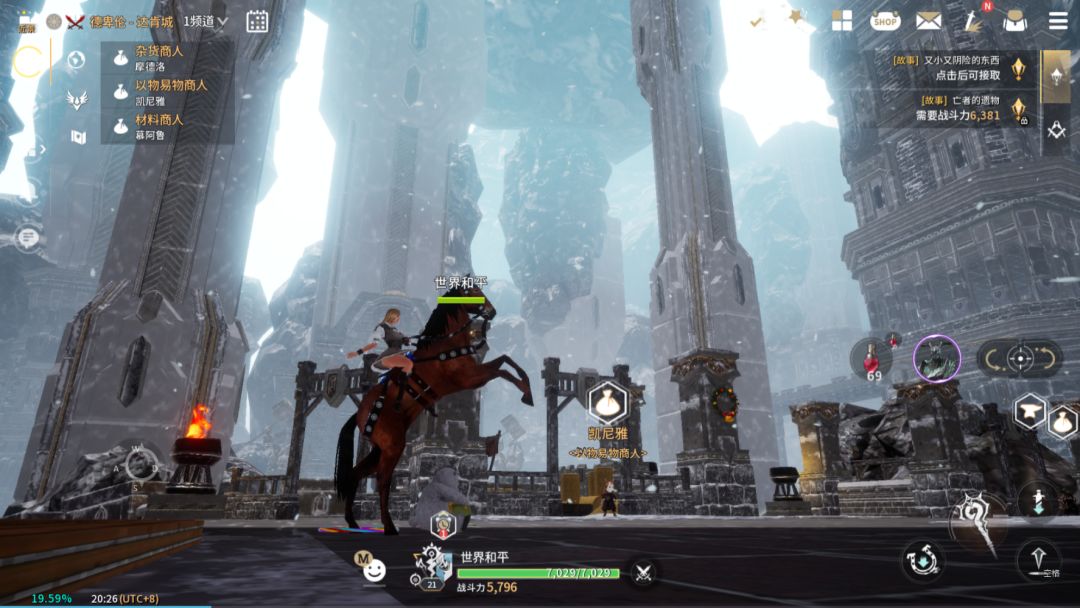Select the 杂货商人 摩德洛 merchant entry
Viewport: 1080px width, 608px height.
coord(167,58)
